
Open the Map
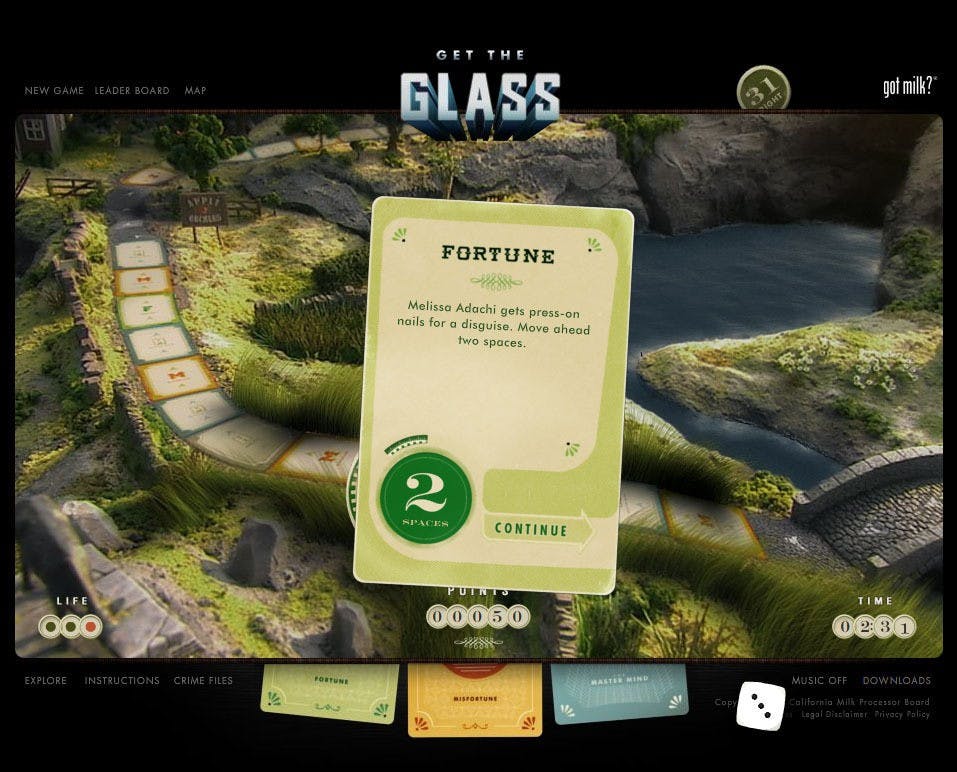[x=195, y=91]
